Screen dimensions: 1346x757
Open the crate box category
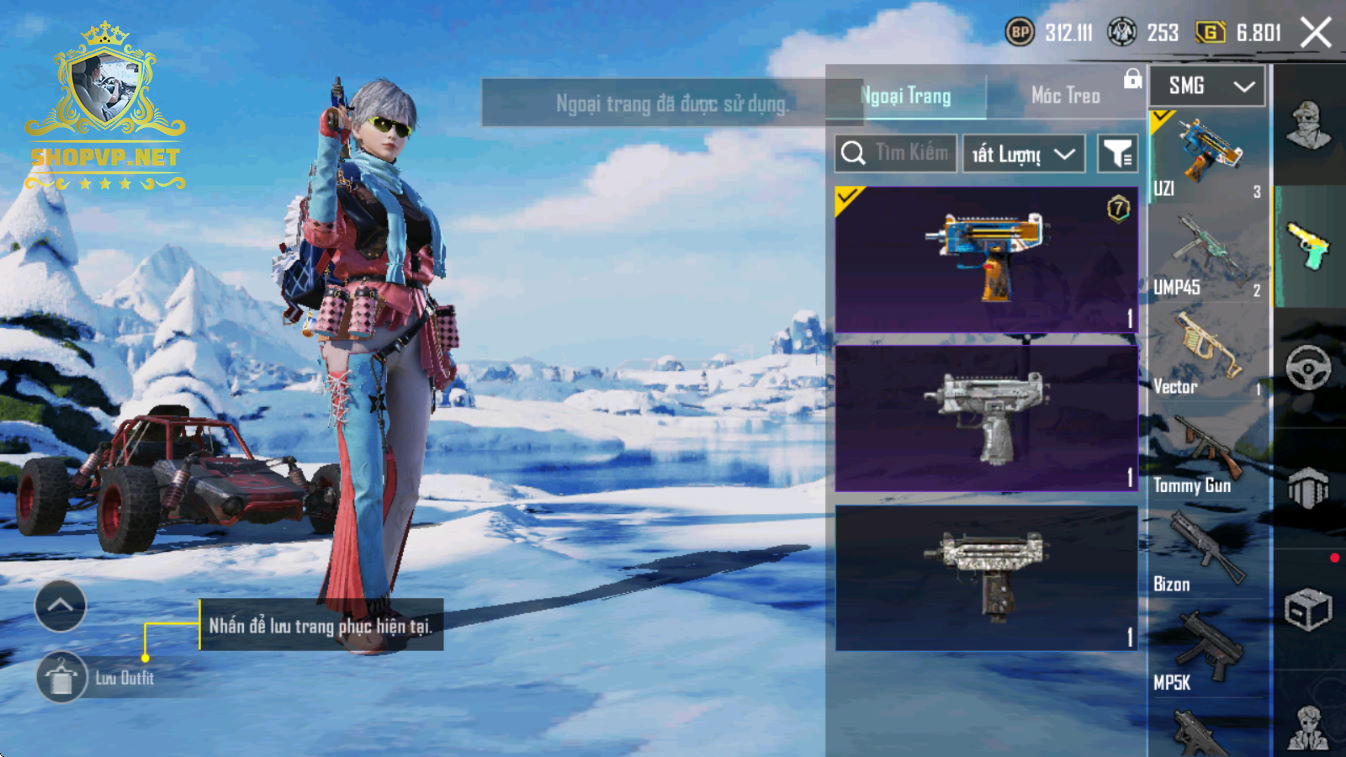click(1308, 607)
